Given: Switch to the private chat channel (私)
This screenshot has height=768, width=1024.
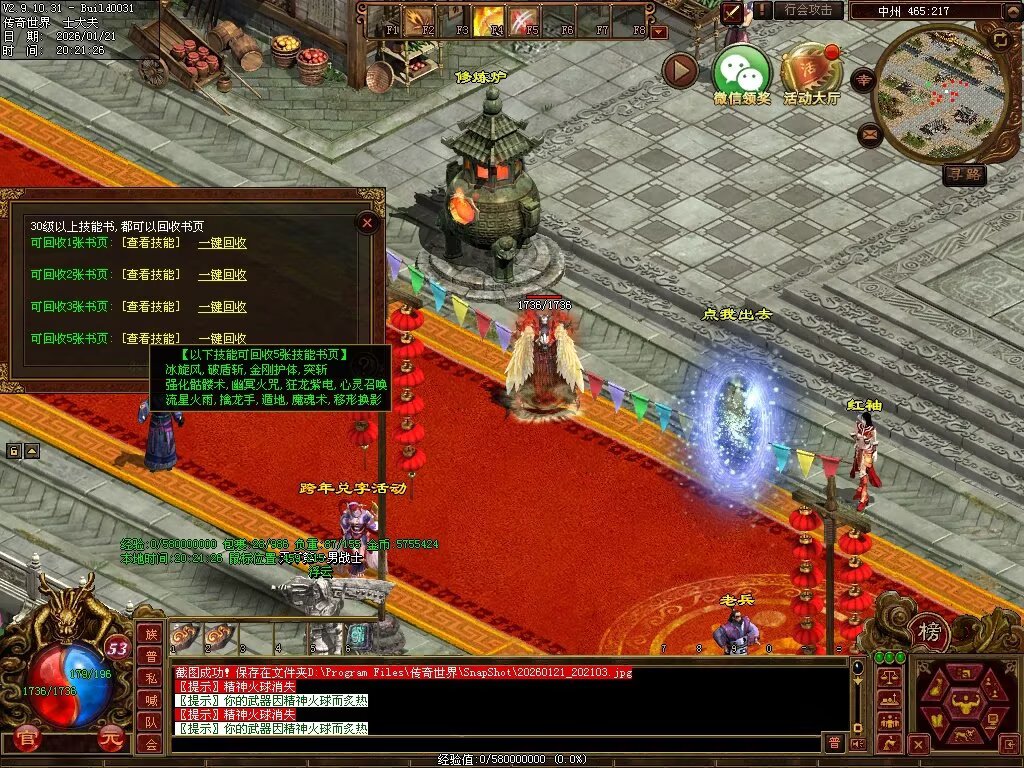Looking at the screenshot, I should tap(150, 678).
